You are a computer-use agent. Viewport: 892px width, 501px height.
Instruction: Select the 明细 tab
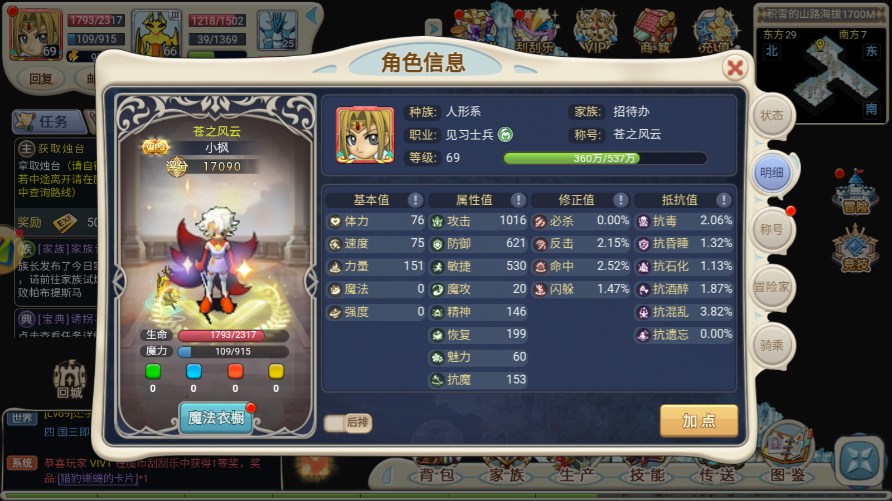(772, 172)
